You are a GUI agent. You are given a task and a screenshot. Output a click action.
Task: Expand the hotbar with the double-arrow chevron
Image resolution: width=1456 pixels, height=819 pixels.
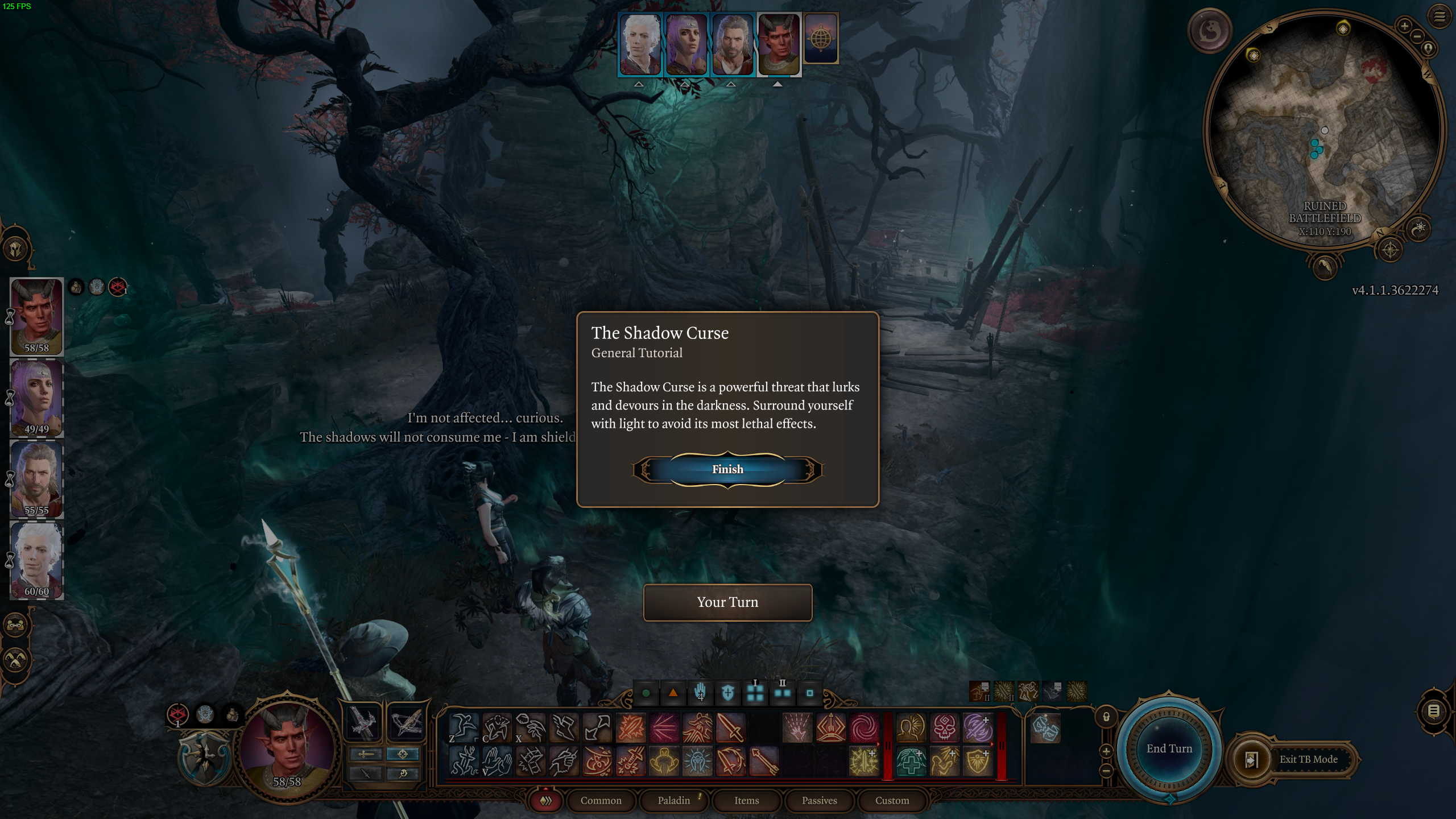click(546, 800)
